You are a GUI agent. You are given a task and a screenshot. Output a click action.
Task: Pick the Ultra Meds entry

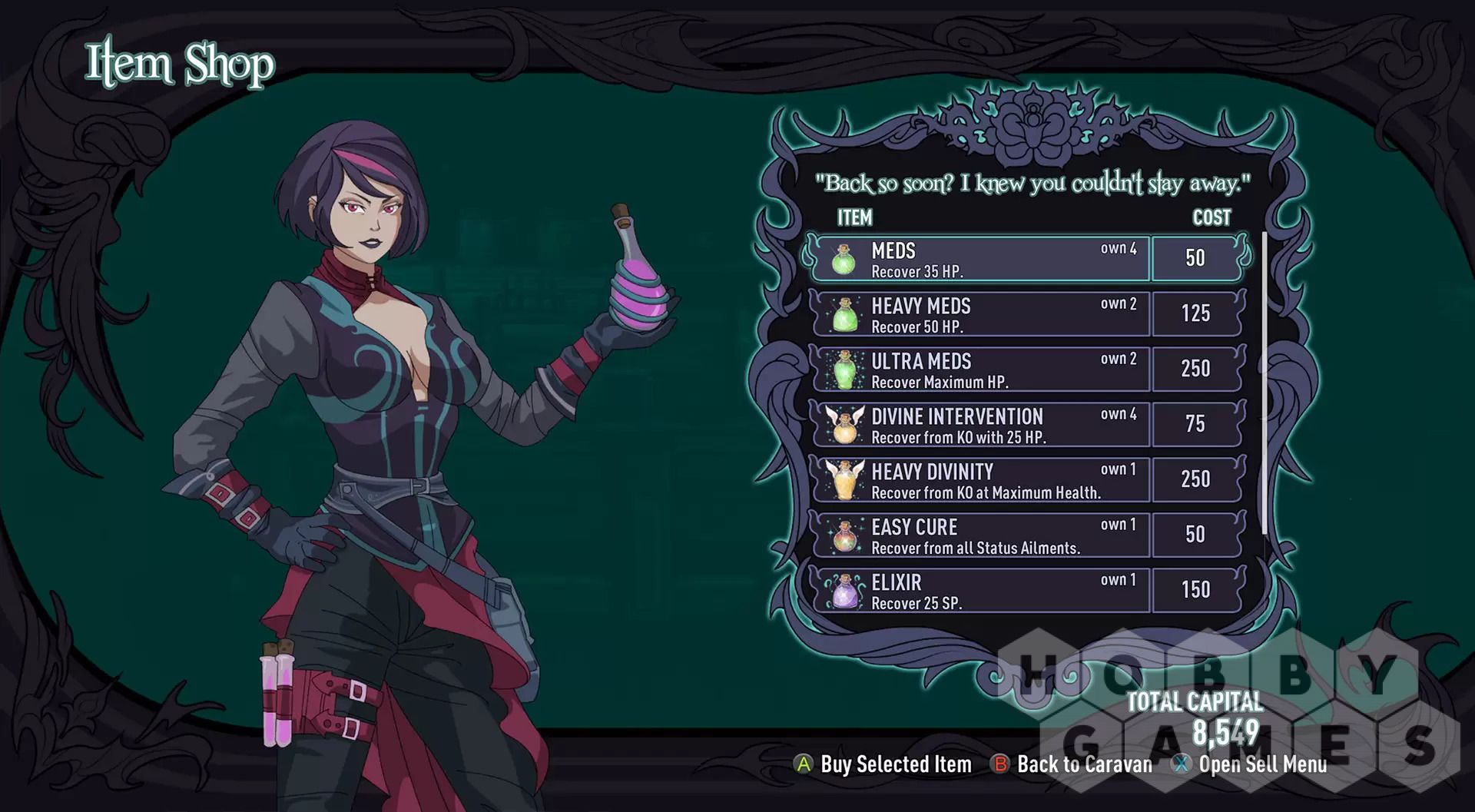click(x=979, y=370)
